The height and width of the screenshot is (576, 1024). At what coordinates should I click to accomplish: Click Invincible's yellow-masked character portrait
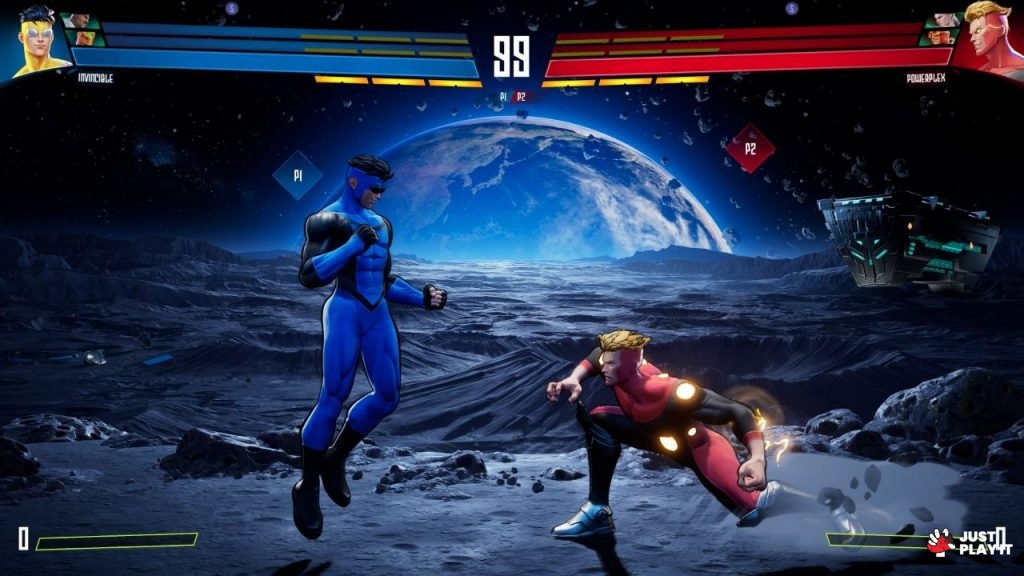(38, 40)
